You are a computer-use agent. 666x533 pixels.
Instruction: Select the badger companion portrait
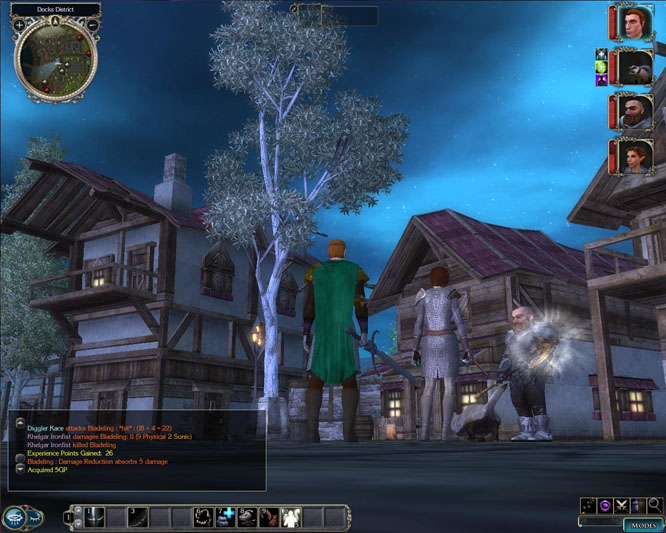(x=633, y=67)
